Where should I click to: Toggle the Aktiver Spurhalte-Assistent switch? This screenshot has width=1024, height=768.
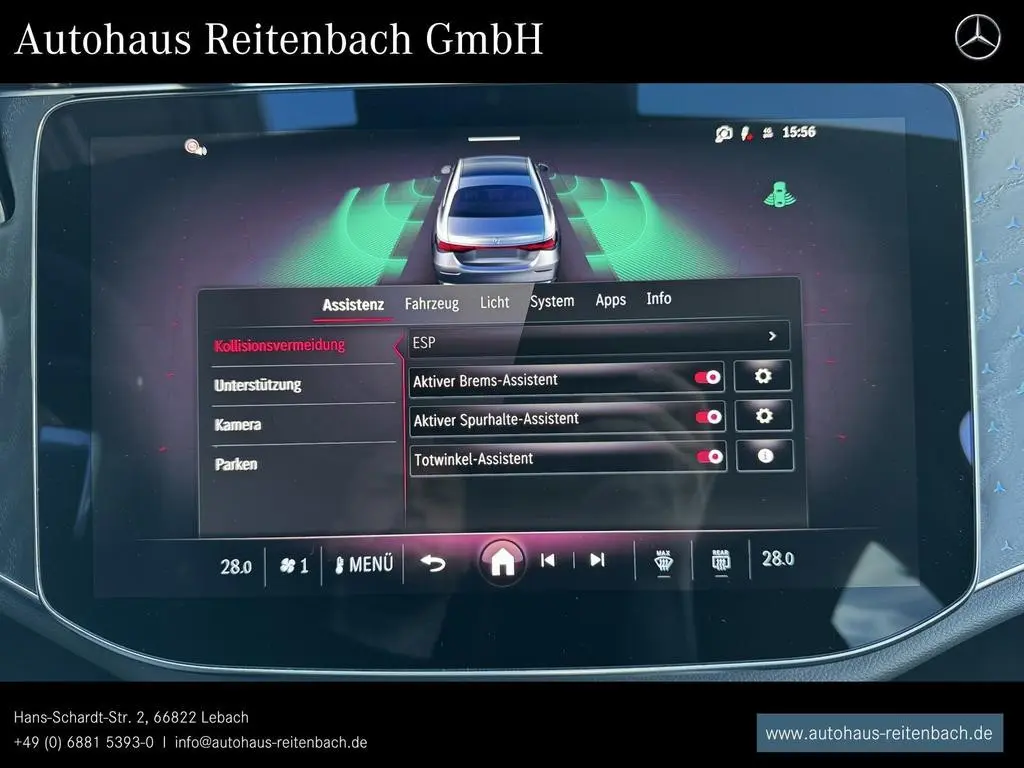(x=708, y=417)
